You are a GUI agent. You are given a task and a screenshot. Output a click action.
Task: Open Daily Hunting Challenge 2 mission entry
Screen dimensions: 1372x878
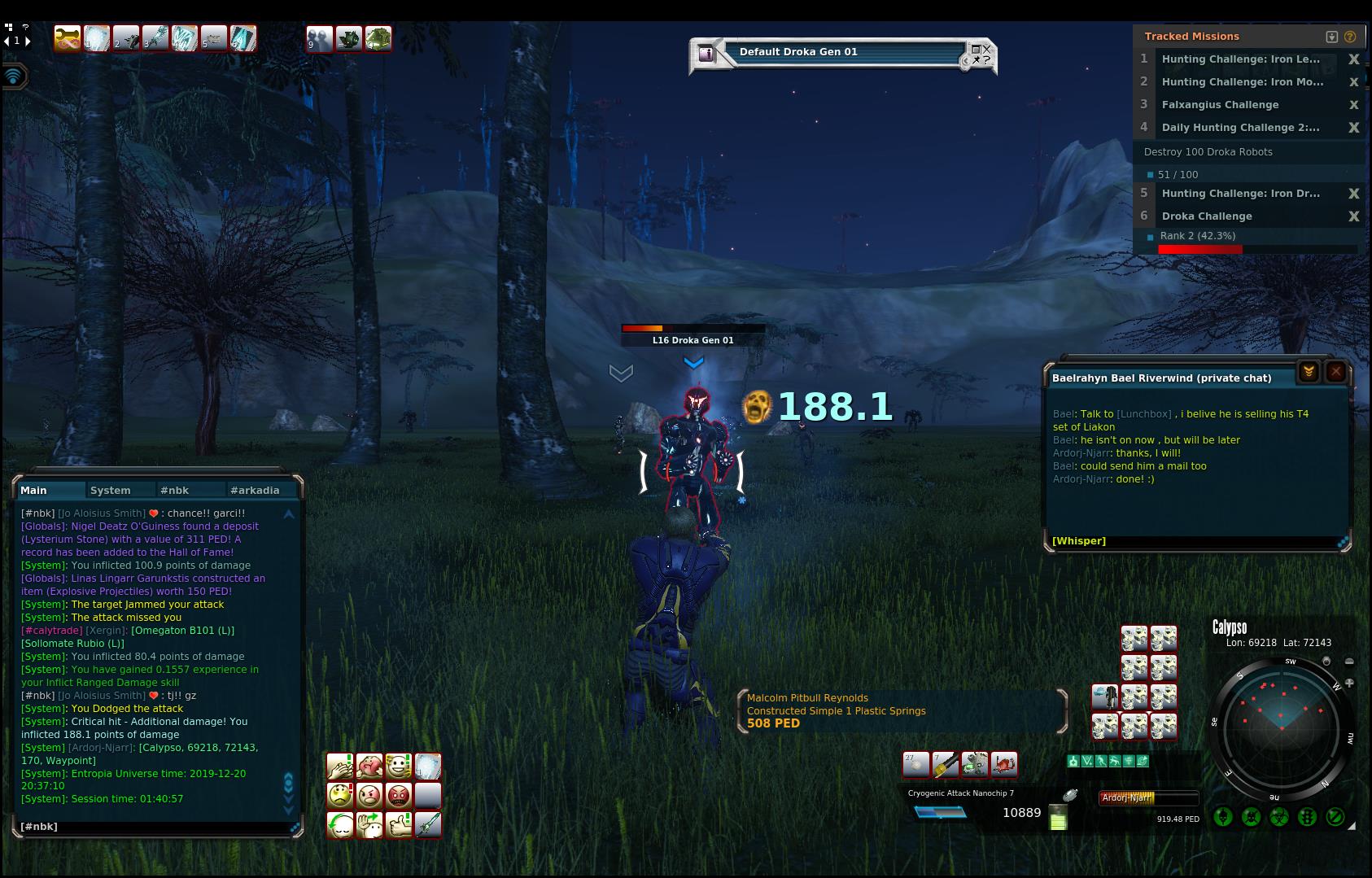point(1240,128)
